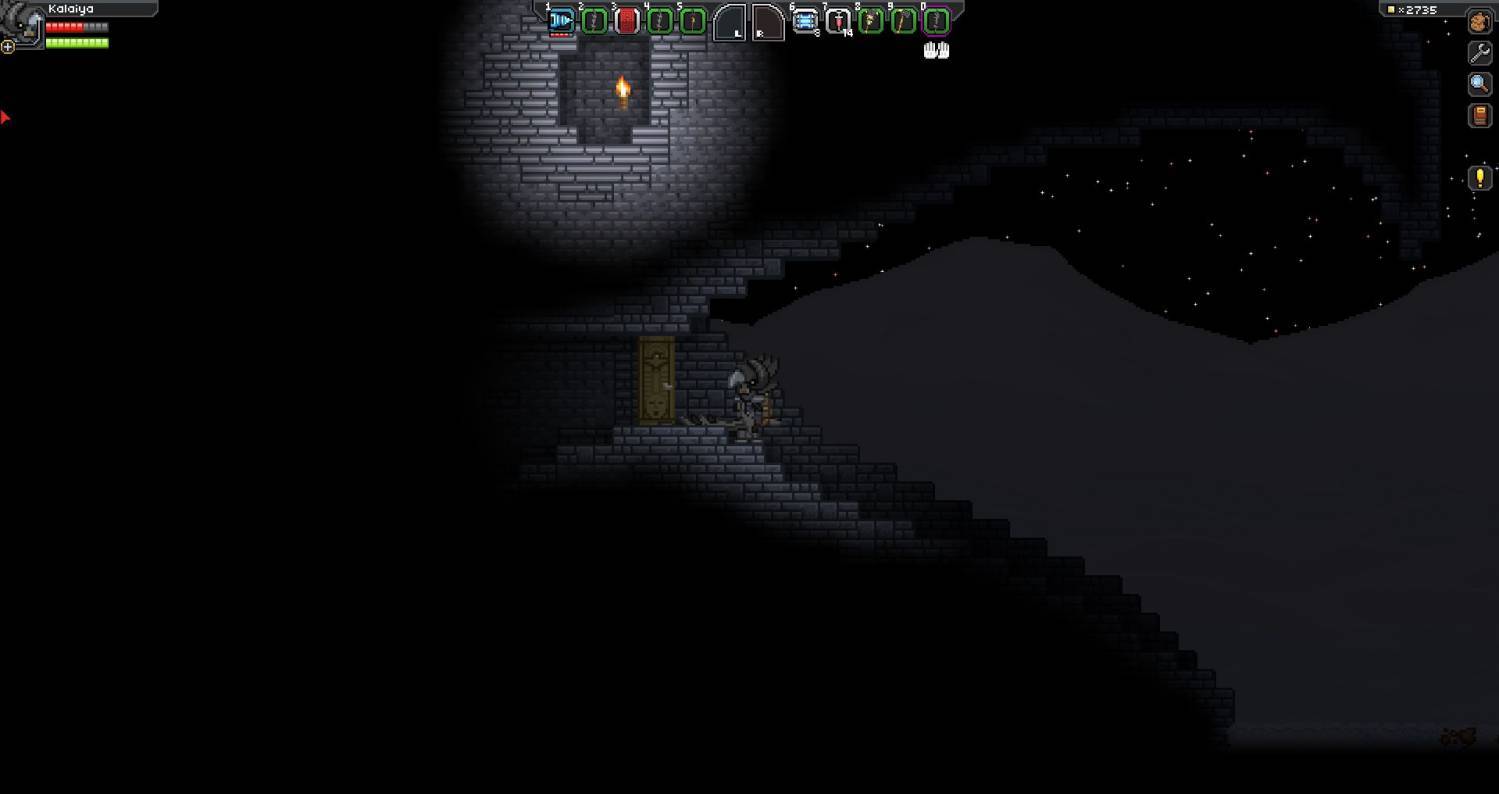
Task: Toggle the white hands icon below hotbar
Action: pyautogui.click(x=936, y=50)
